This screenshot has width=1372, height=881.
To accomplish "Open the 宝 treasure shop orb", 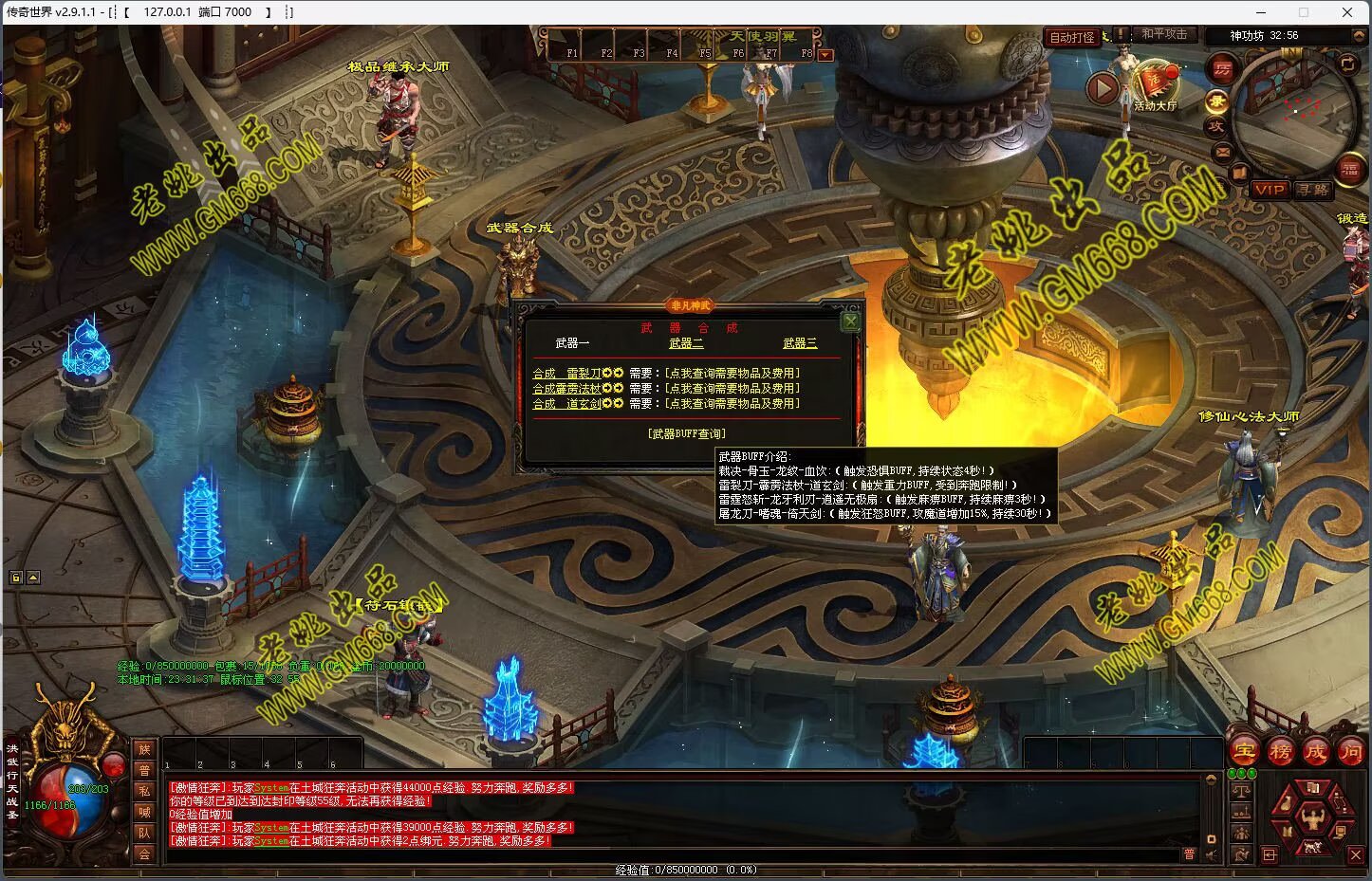I will click(x=1245, y=751).
